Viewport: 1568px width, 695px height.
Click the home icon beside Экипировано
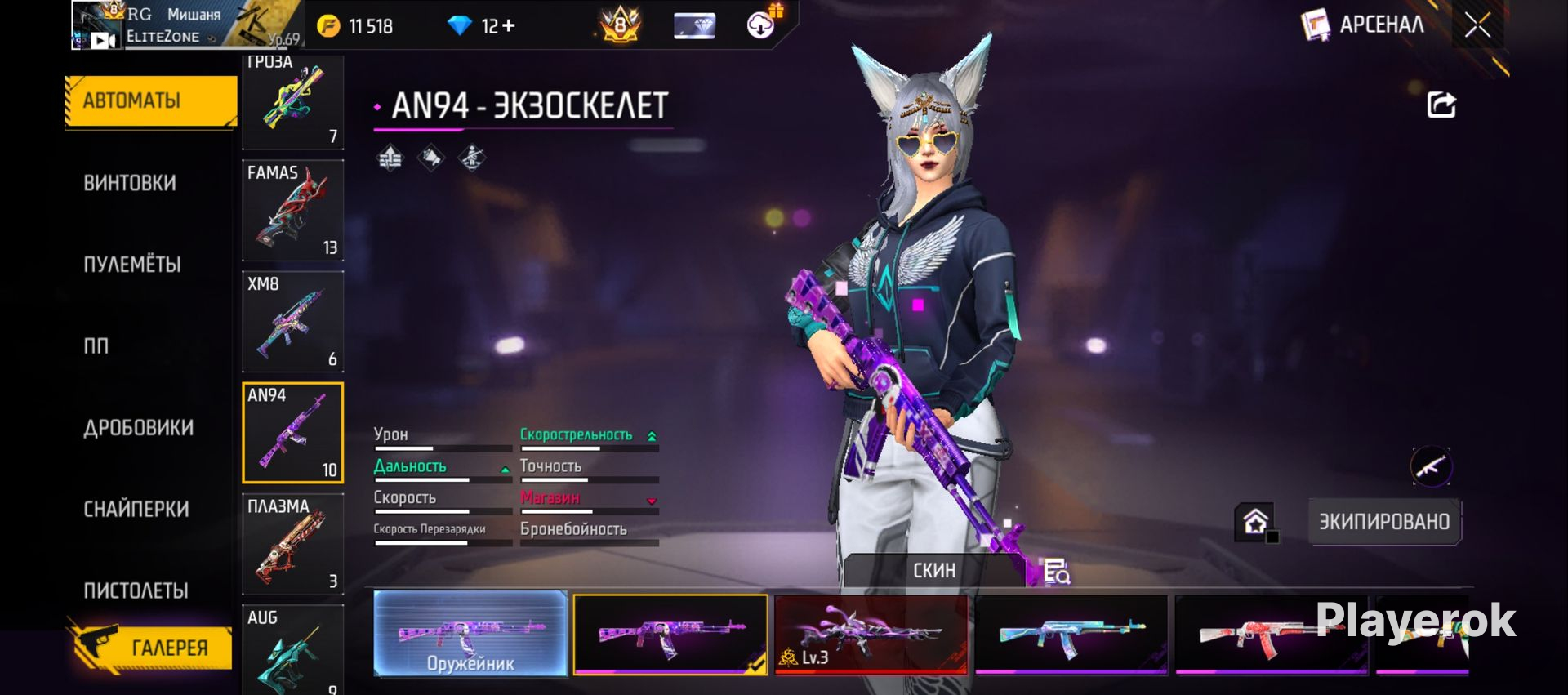tap(1255, 522)
